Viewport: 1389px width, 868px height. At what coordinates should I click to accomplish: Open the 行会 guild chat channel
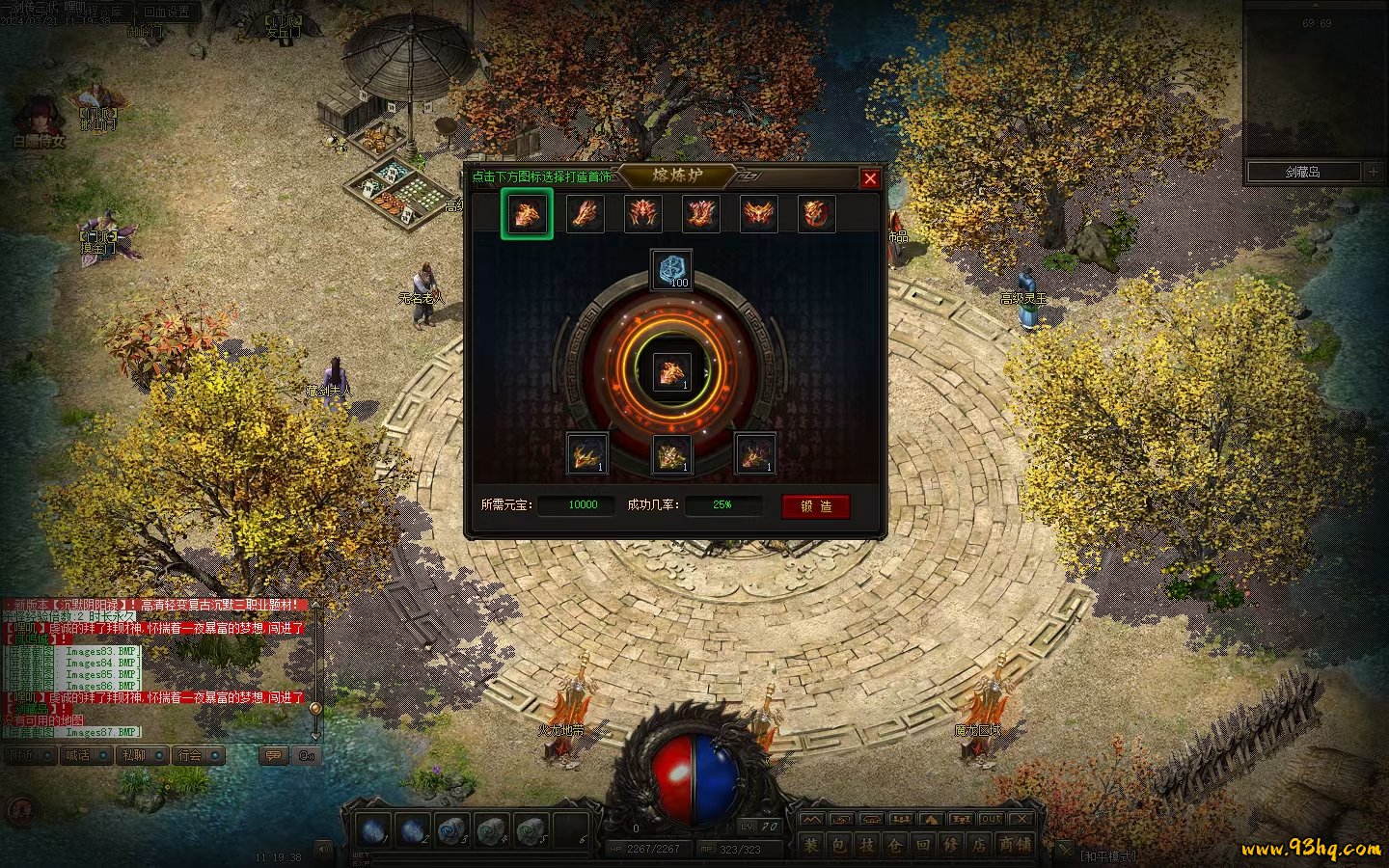(x=190, y=755)
